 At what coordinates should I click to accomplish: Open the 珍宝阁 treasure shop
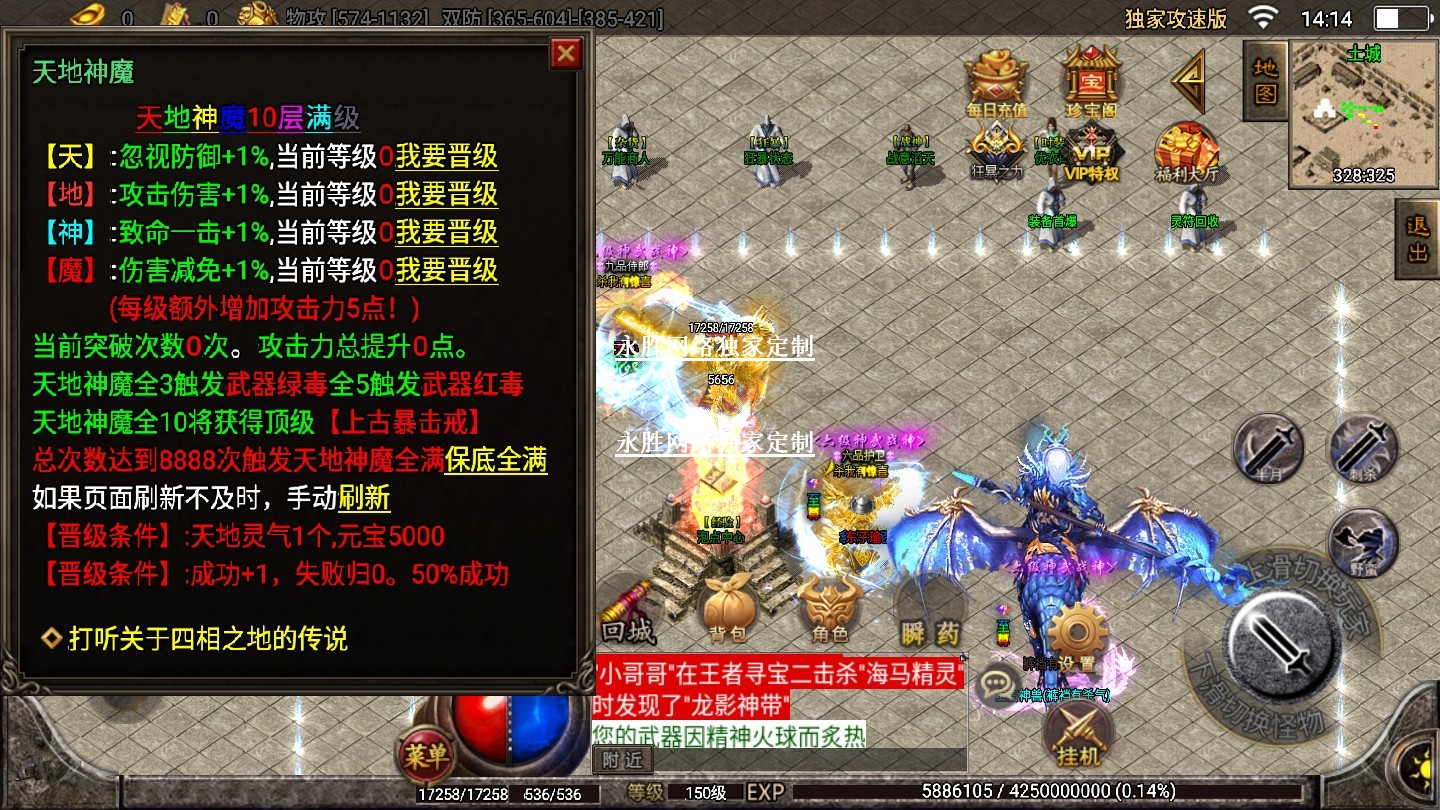pos(1090,80)
